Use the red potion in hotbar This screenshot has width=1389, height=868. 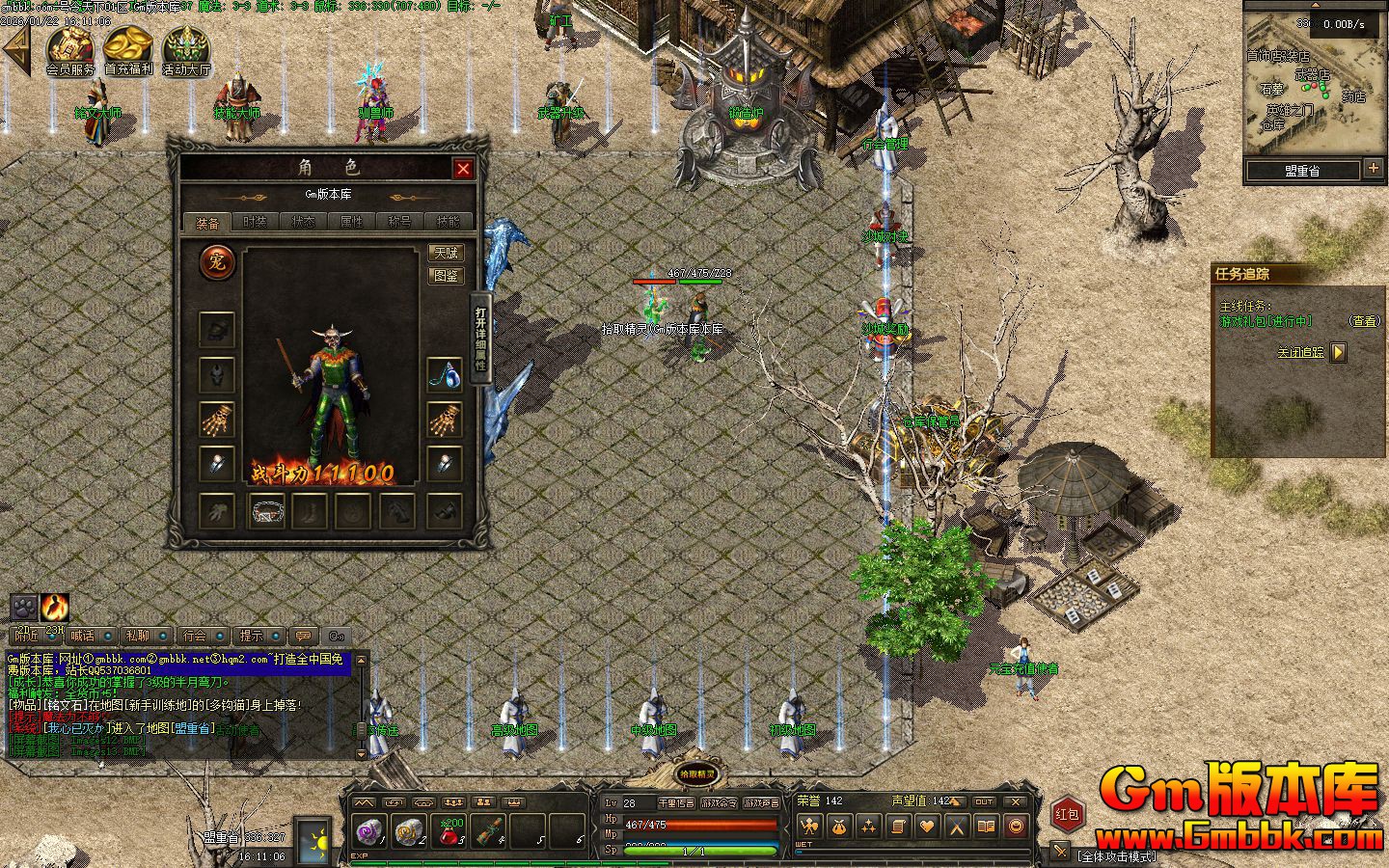pyautogui.click(x=449, y=831)
